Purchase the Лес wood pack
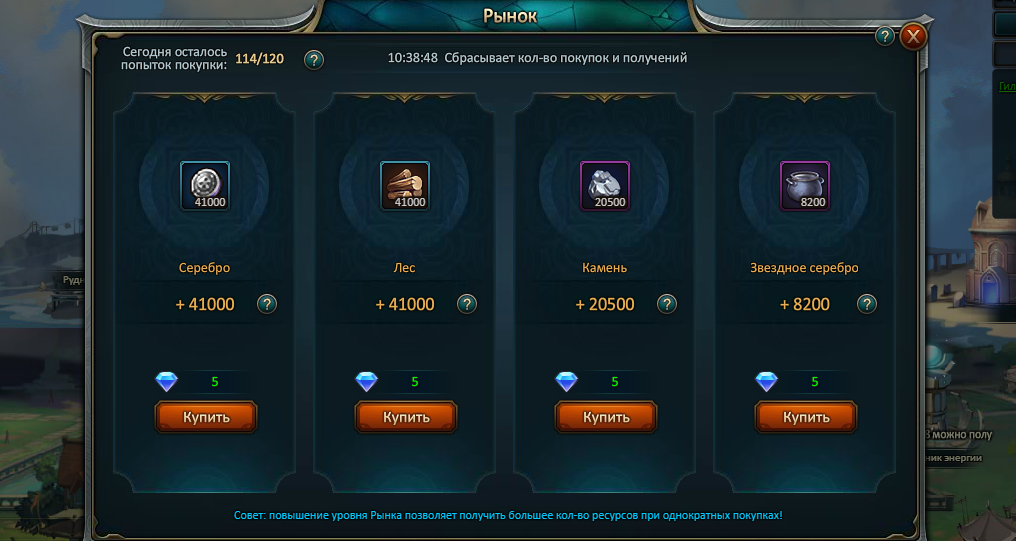This screenshot has height=541, width=1016. point(406,417)
